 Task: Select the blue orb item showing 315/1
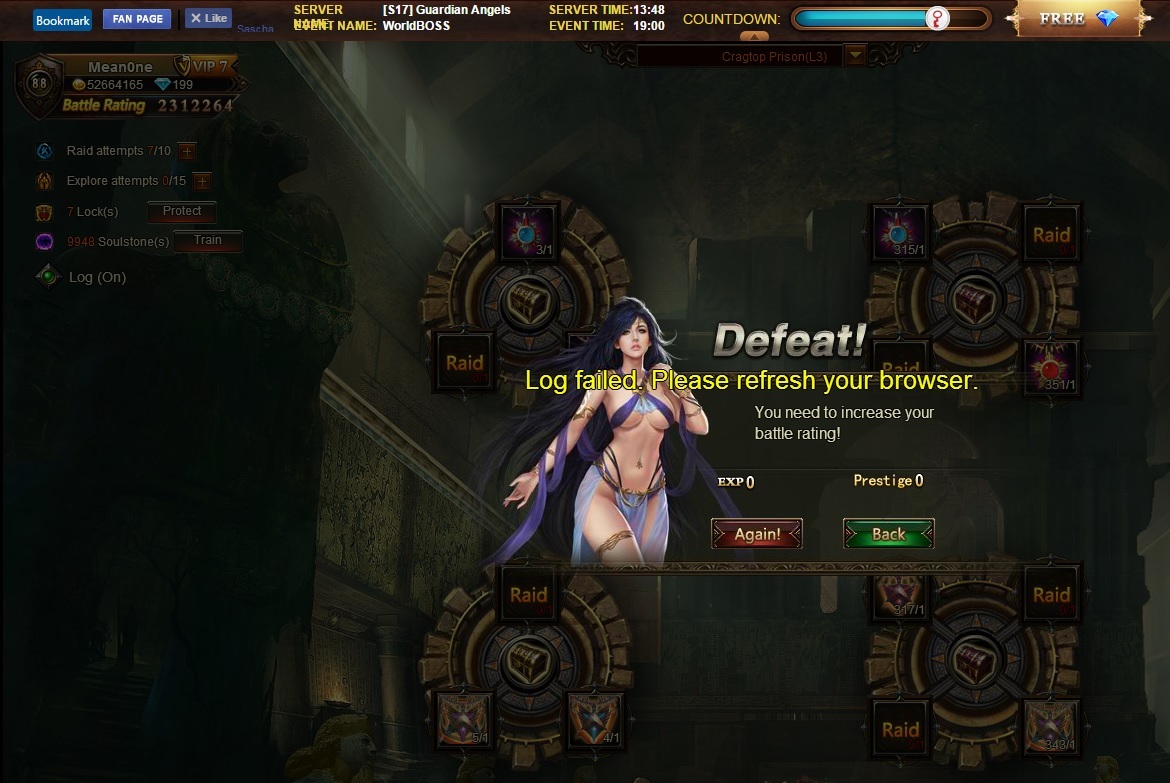(900, 233)
